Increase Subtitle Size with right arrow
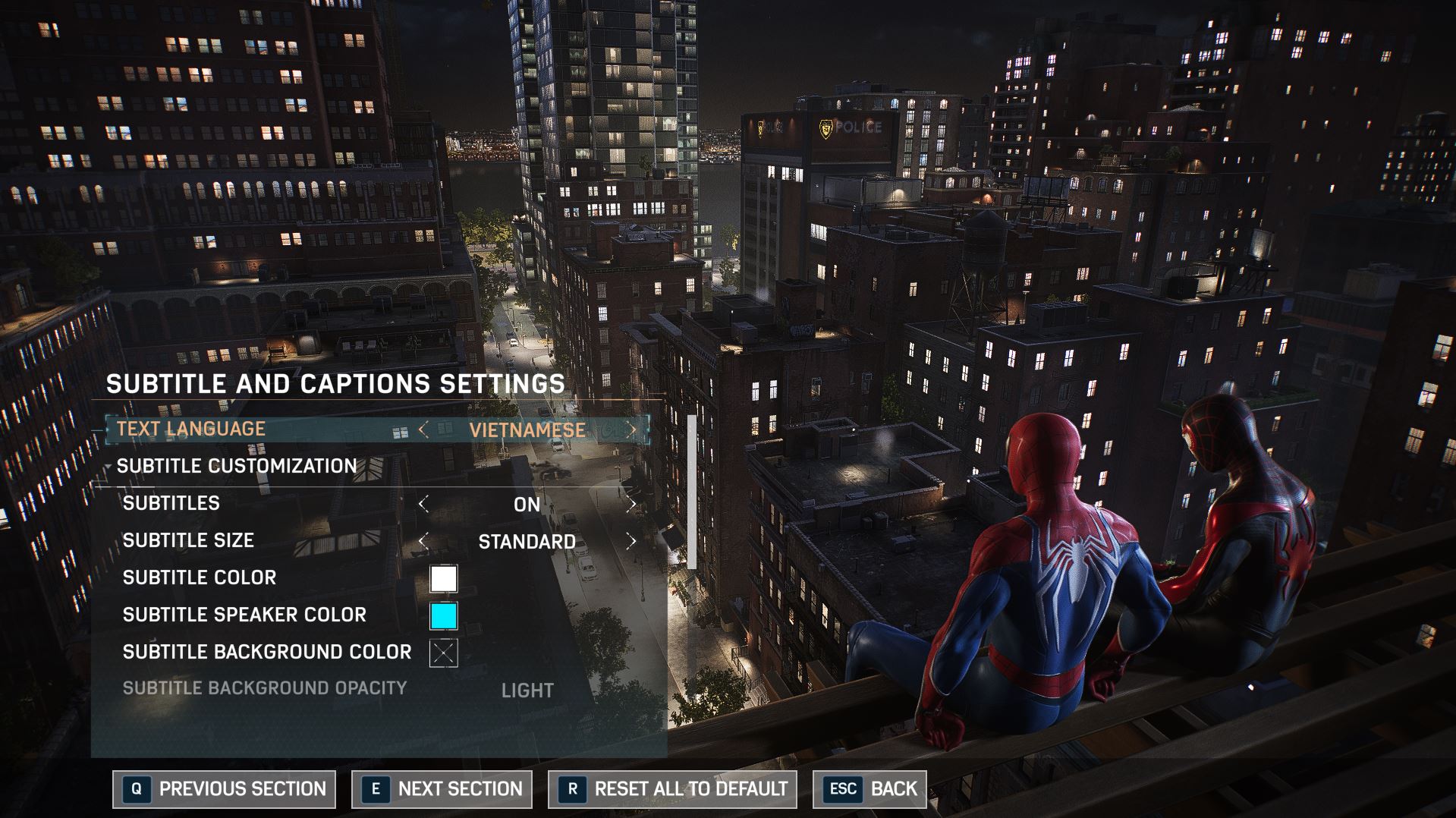Screen dimensions: 1456x818 coord(631,542)
